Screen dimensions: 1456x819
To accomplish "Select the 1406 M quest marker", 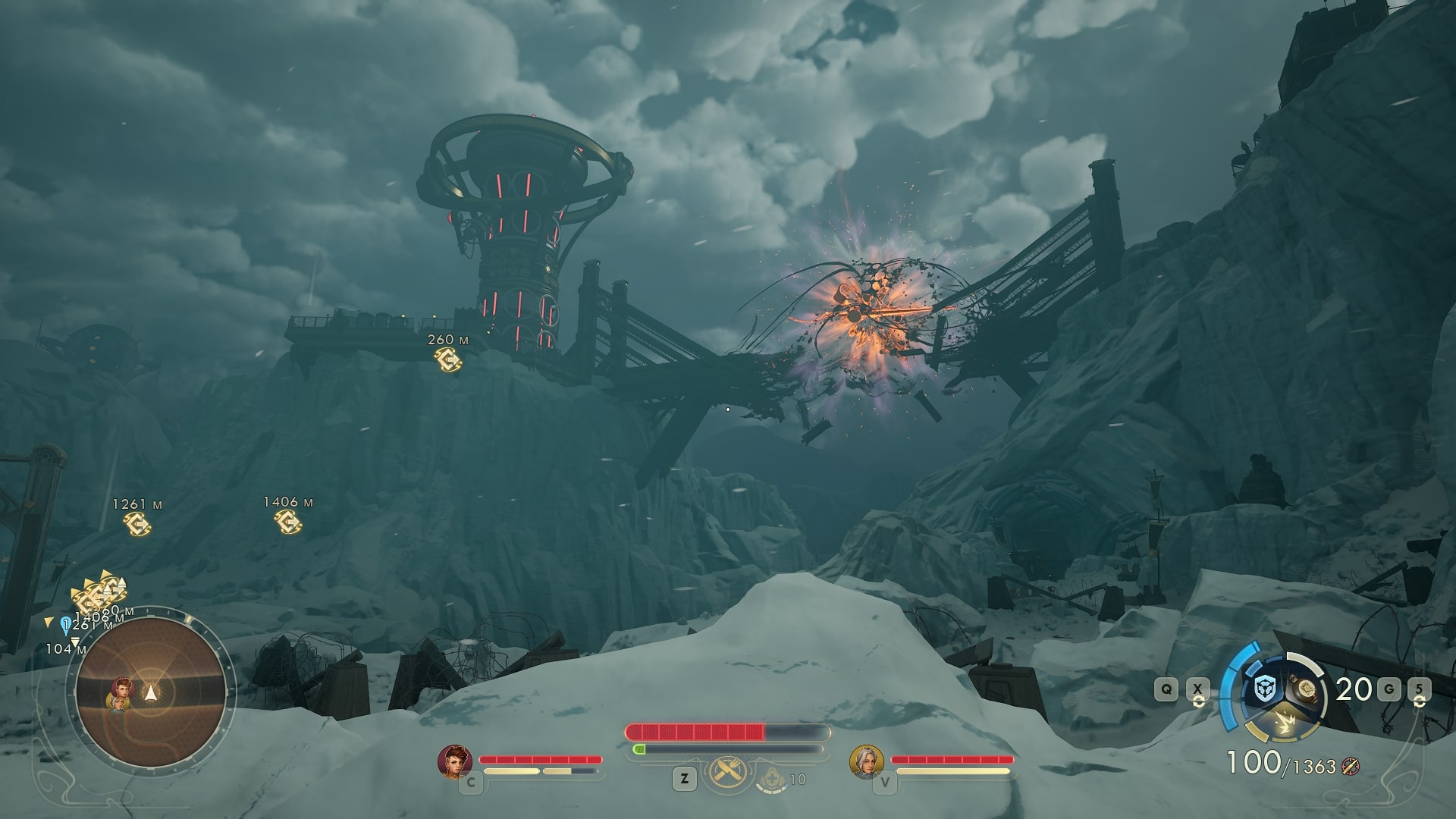I will point(288,520).
